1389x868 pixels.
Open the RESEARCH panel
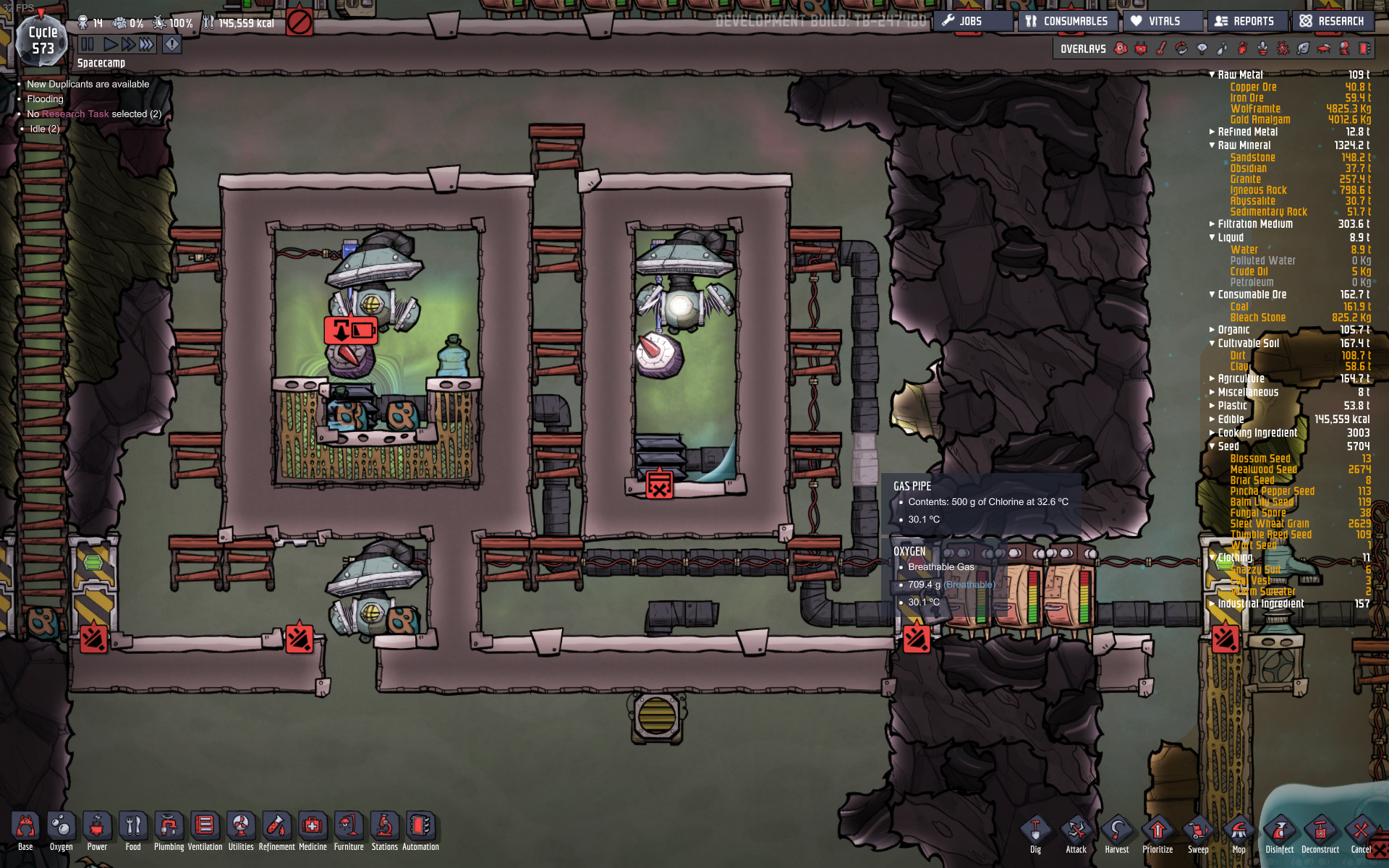click(1332, 21)
